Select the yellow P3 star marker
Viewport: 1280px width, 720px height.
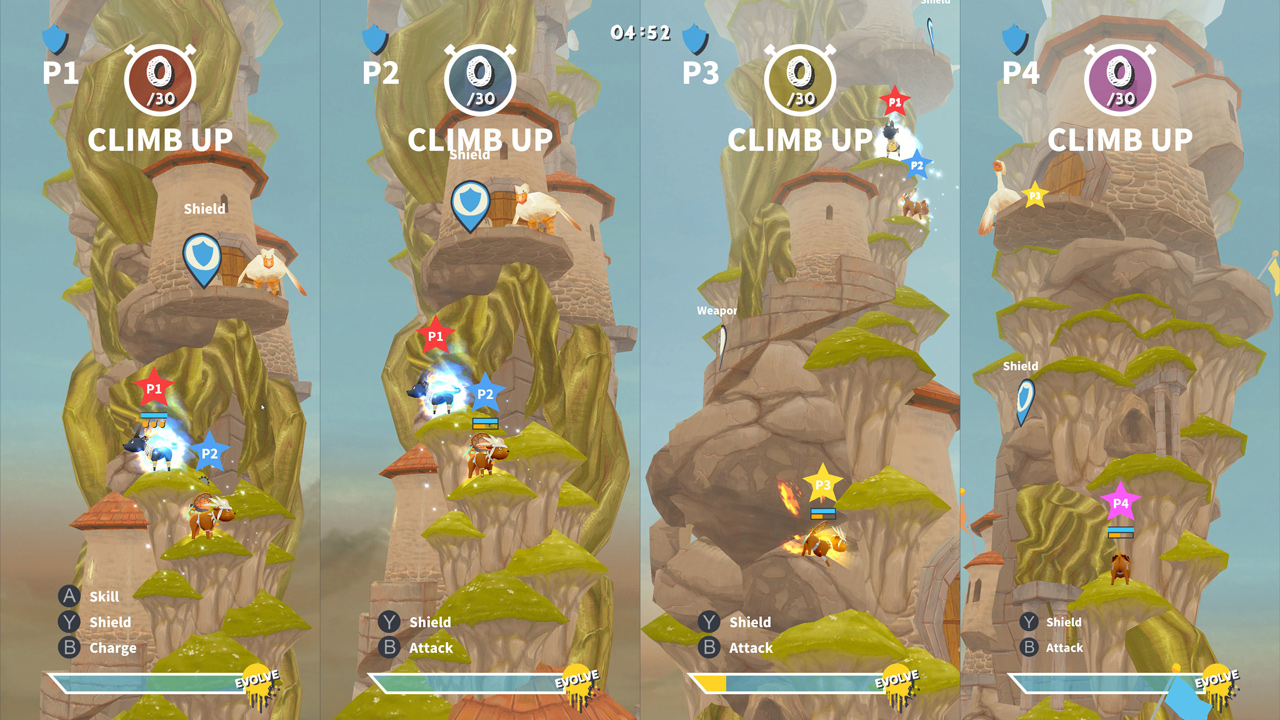coord(822,483)
